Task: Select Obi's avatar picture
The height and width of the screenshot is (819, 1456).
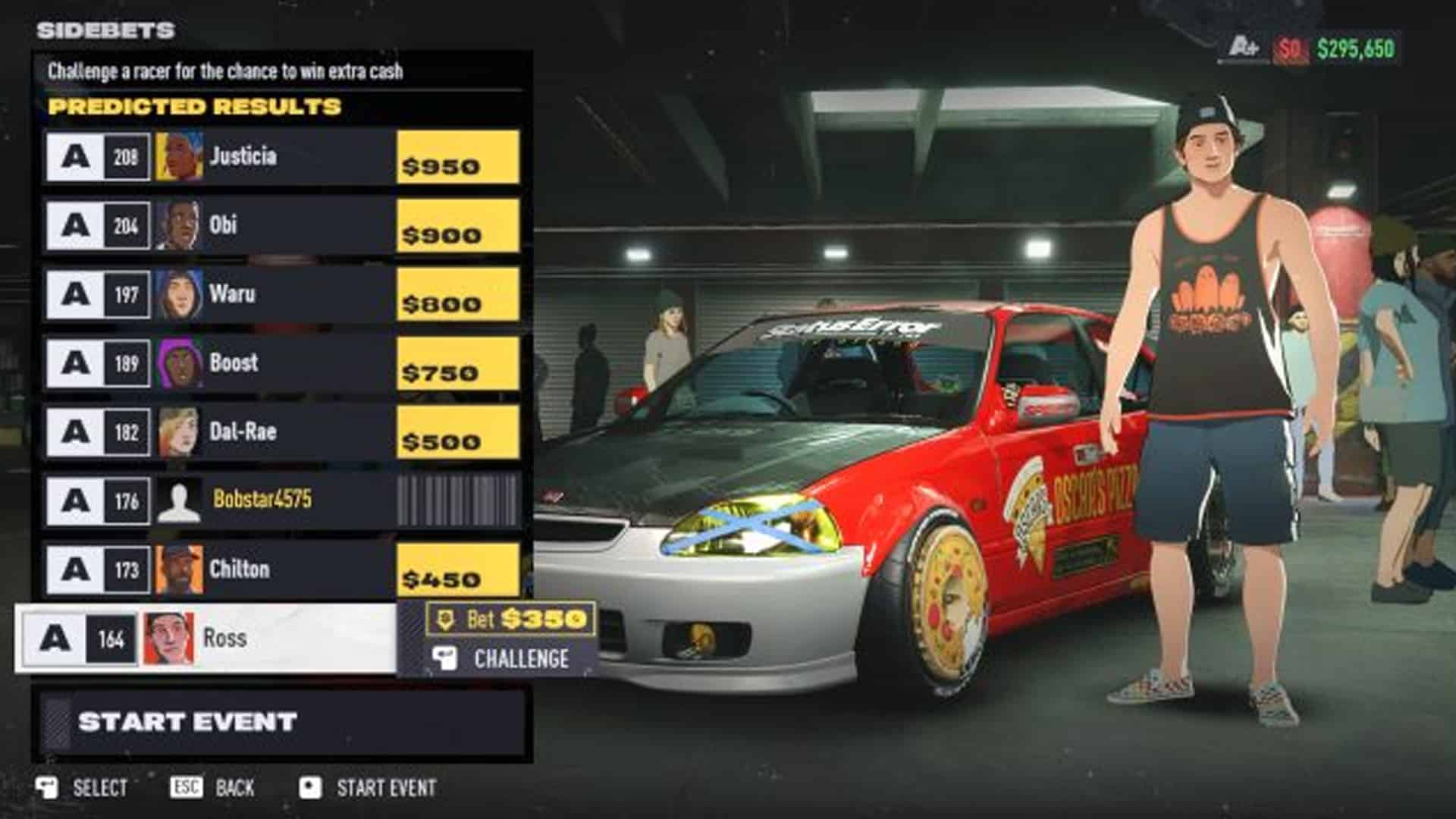Action: 179,225
